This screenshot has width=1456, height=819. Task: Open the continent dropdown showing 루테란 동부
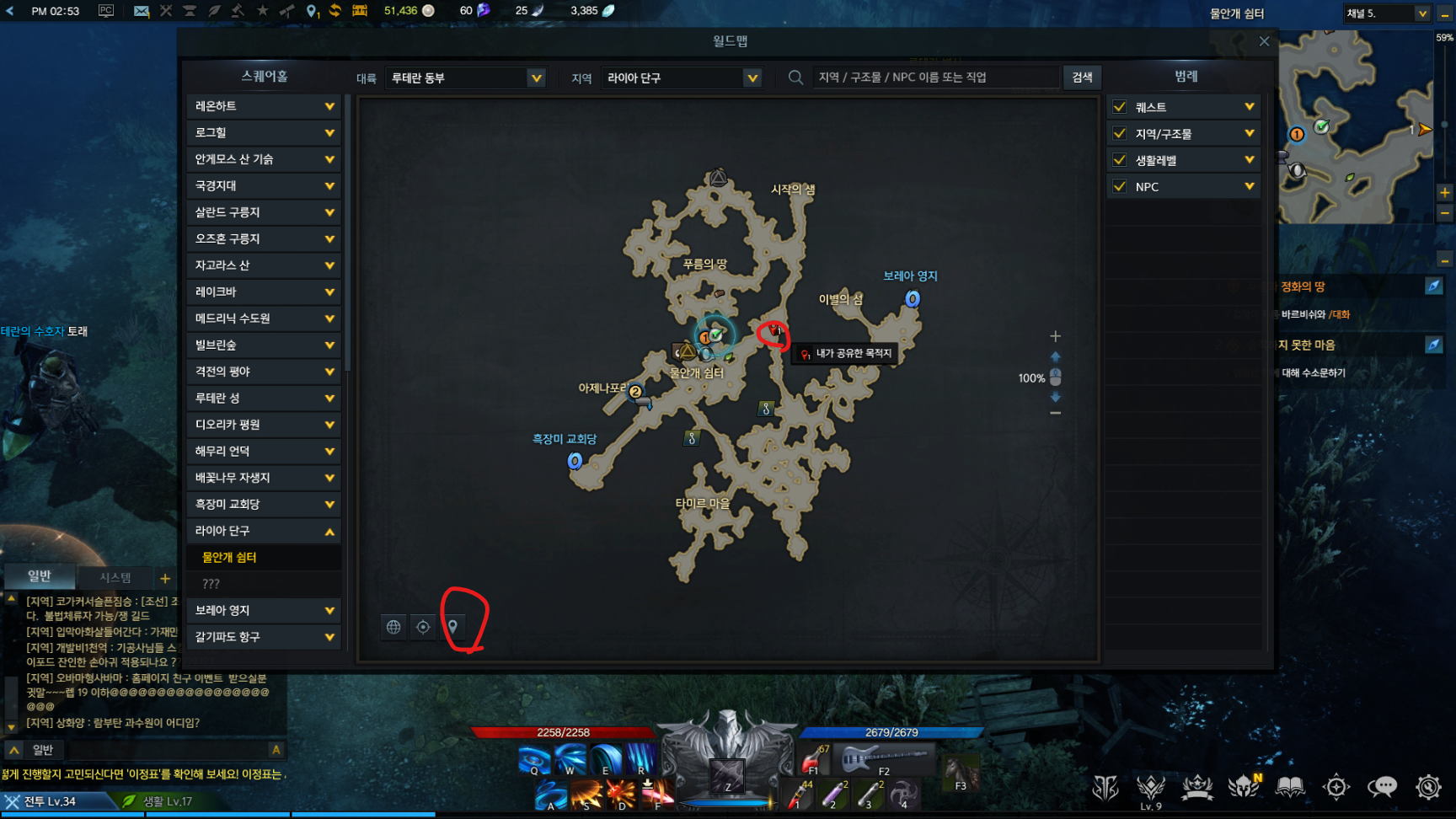click(x=465, y=78)
